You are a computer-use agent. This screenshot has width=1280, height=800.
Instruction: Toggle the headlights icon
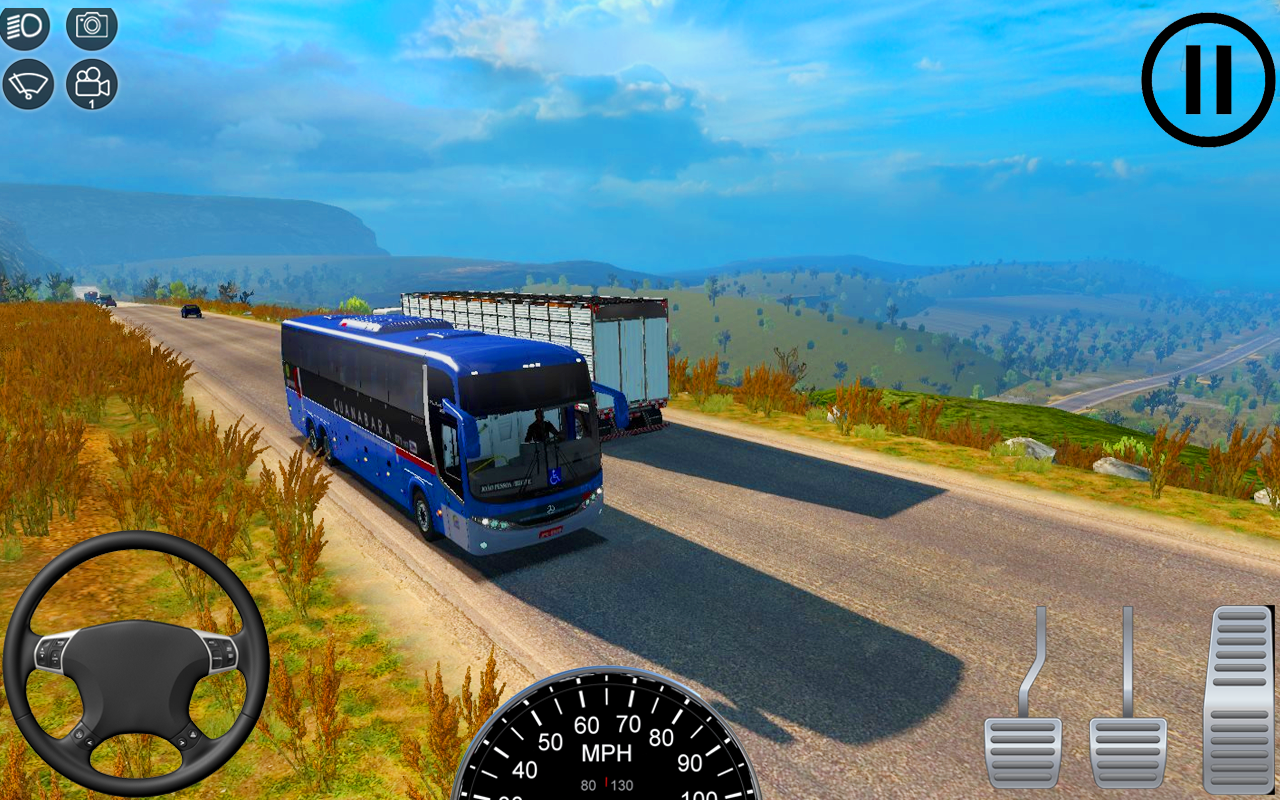tap(26, 27)
